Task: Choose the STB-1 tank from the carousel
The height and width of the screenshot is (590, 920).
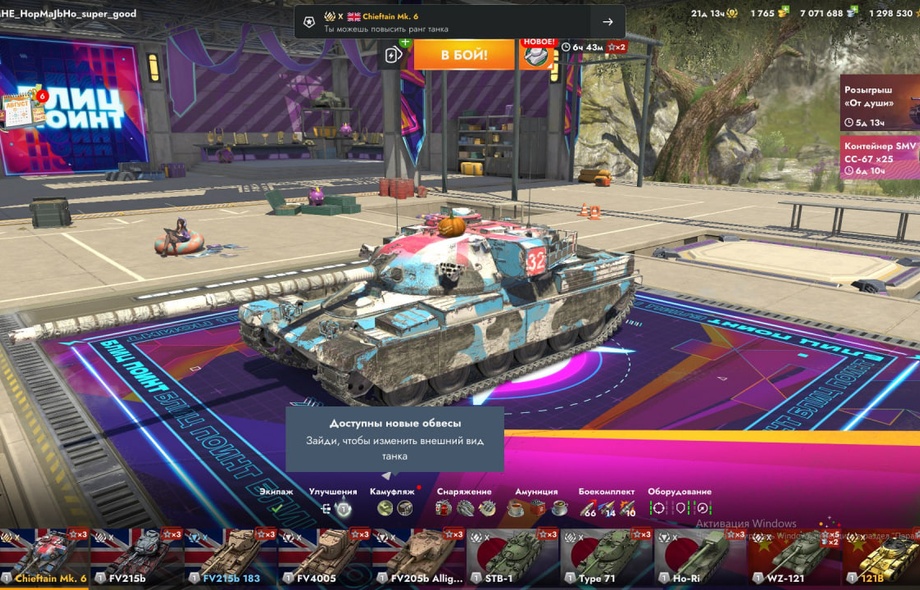Action: [512, 558]
